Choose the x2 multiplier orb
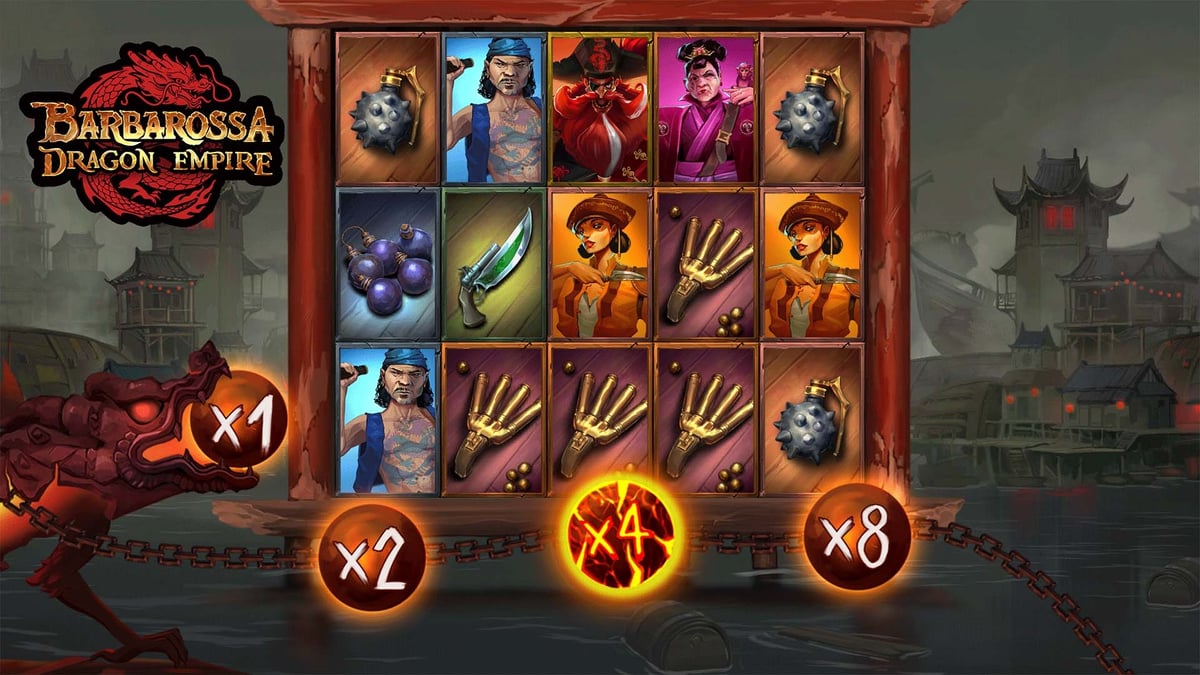Image resolution: width=1200 pixels, height=675 pixels. click(371, 558)
